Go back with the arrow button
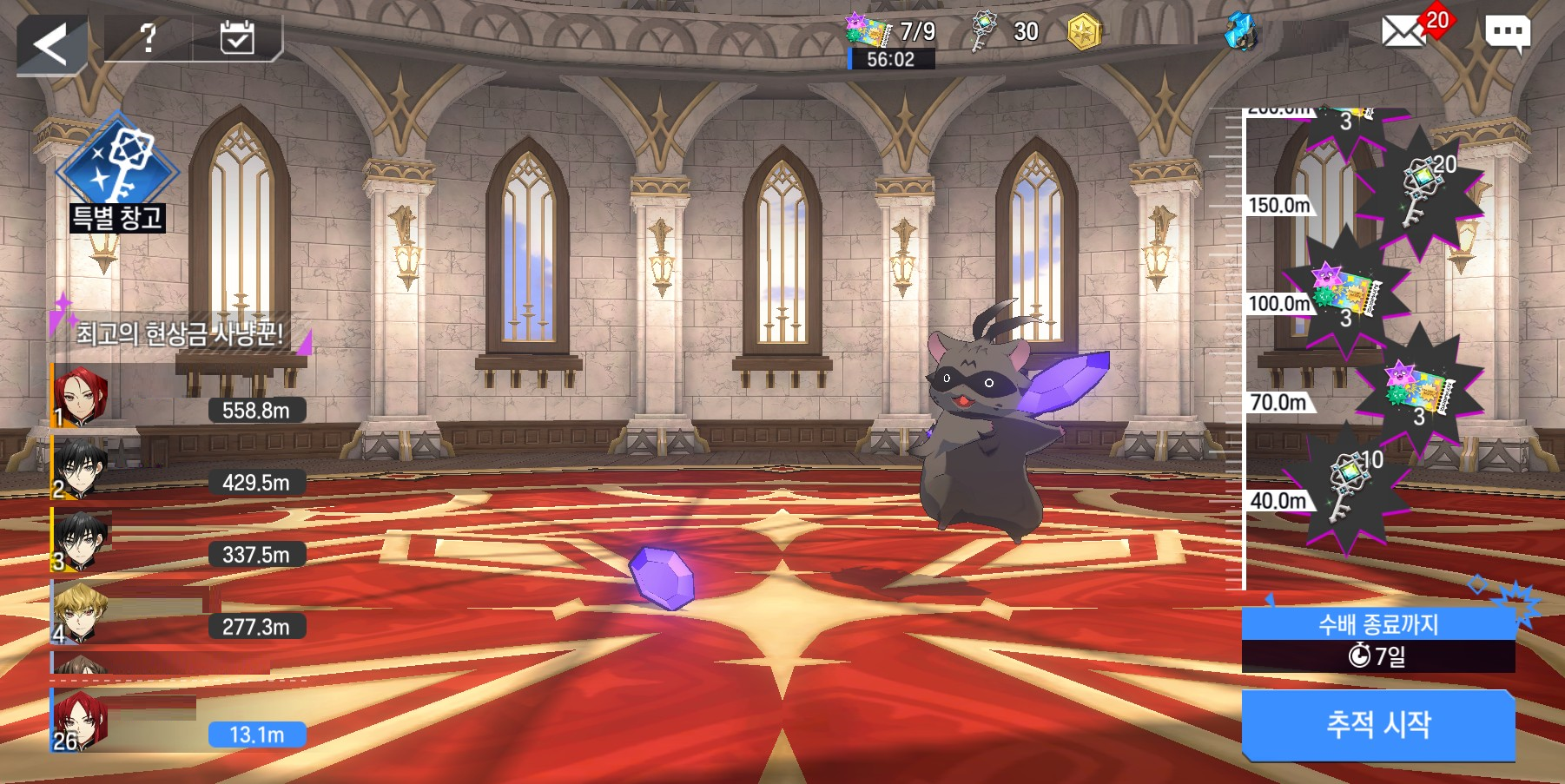Screen dimensions: 1565x784 (x=50, y=43)
